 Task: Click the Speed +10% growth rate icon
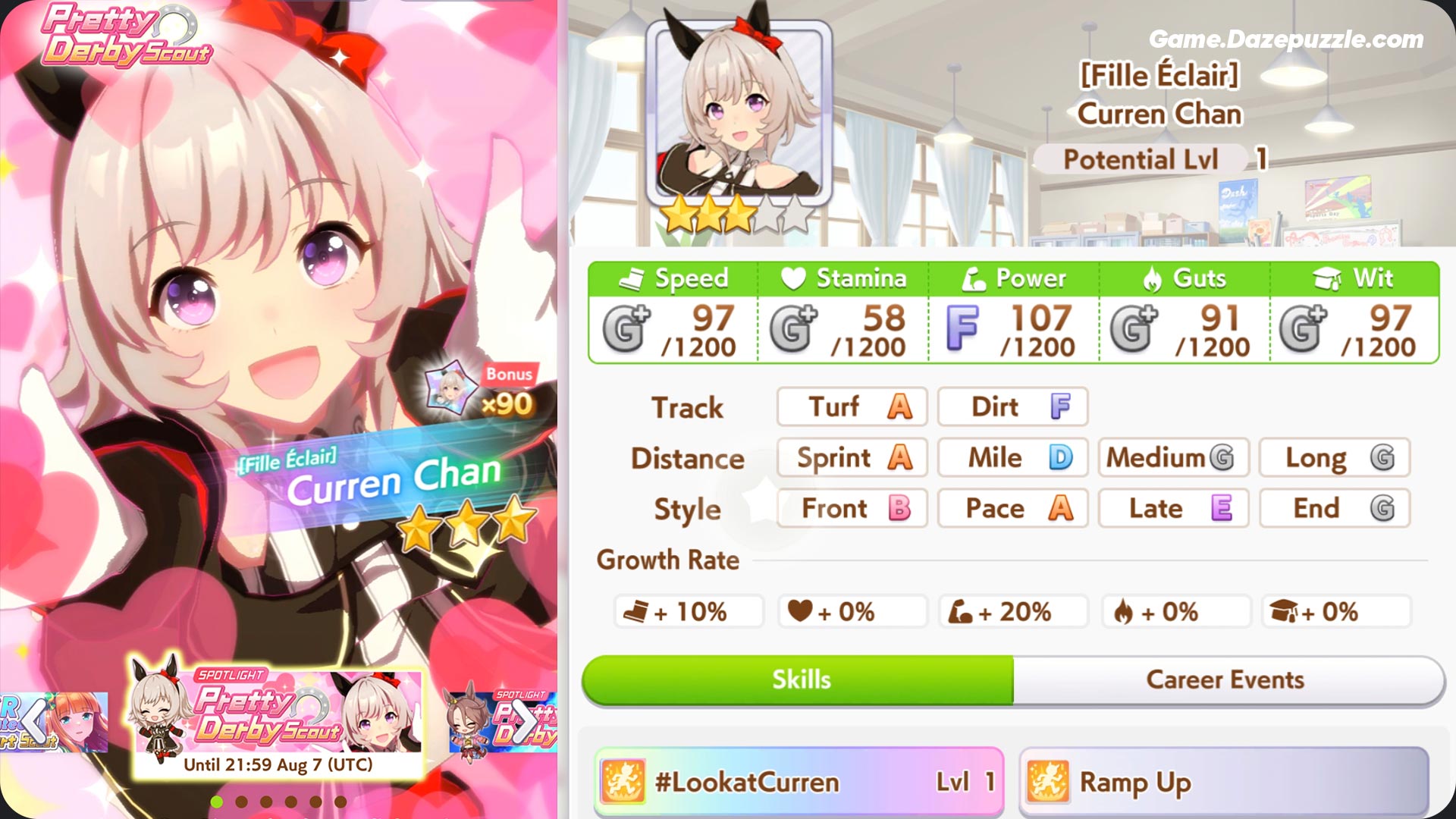tap(636, 610)
